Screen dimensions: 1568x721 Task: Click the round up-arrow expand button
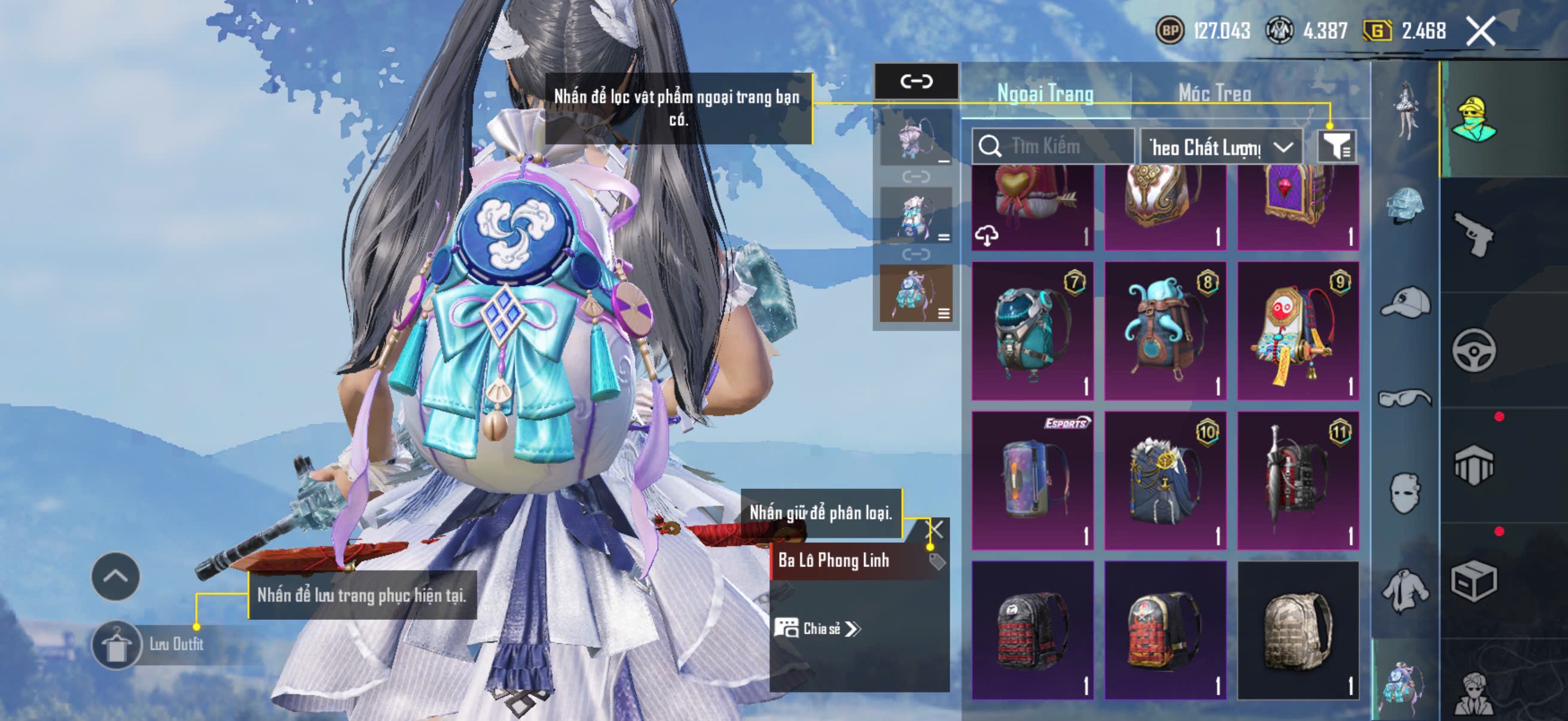[115, 576]
